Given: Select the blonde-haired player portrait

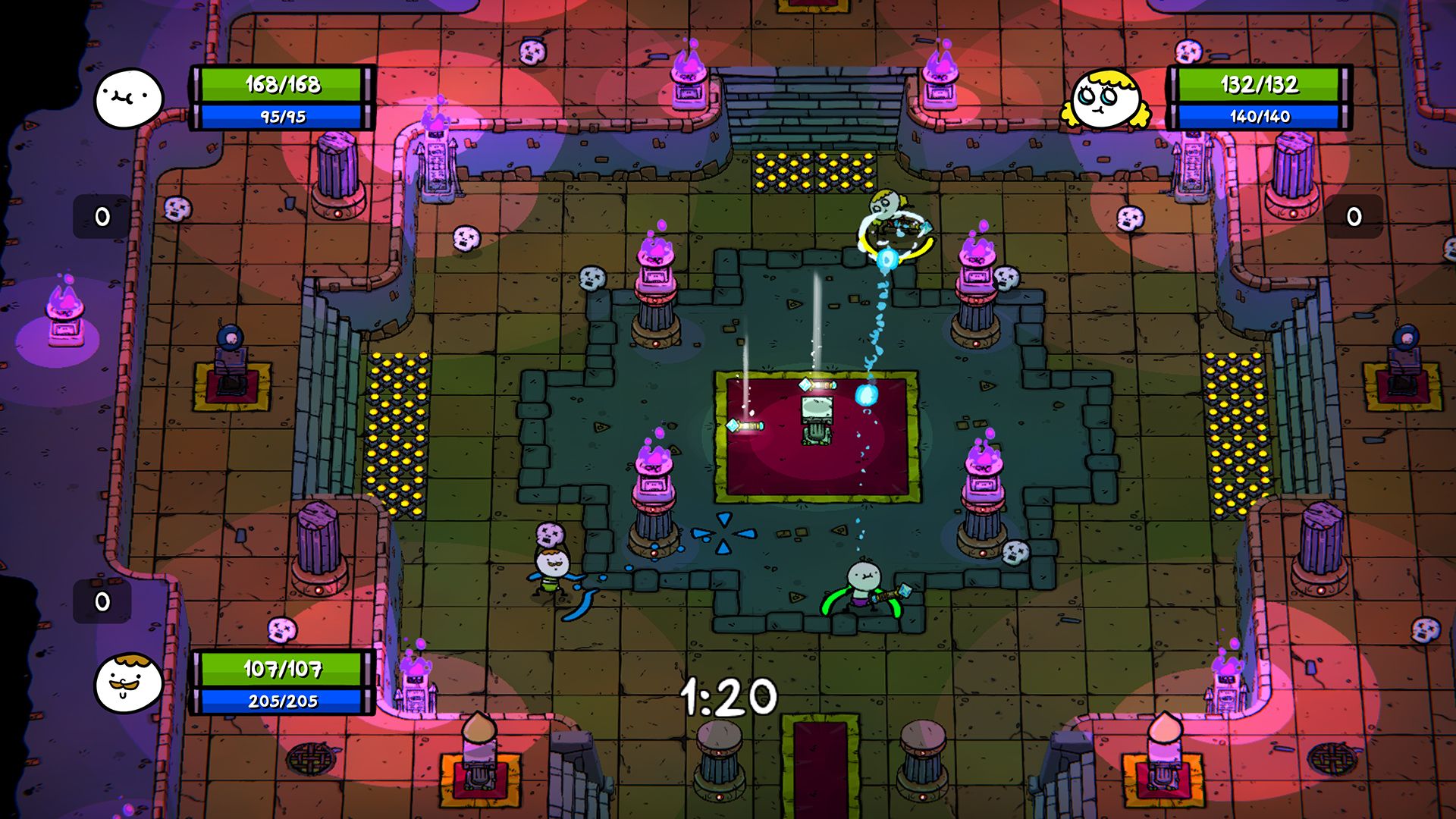Looking at the screenshot, I should tap(1105, 99).
